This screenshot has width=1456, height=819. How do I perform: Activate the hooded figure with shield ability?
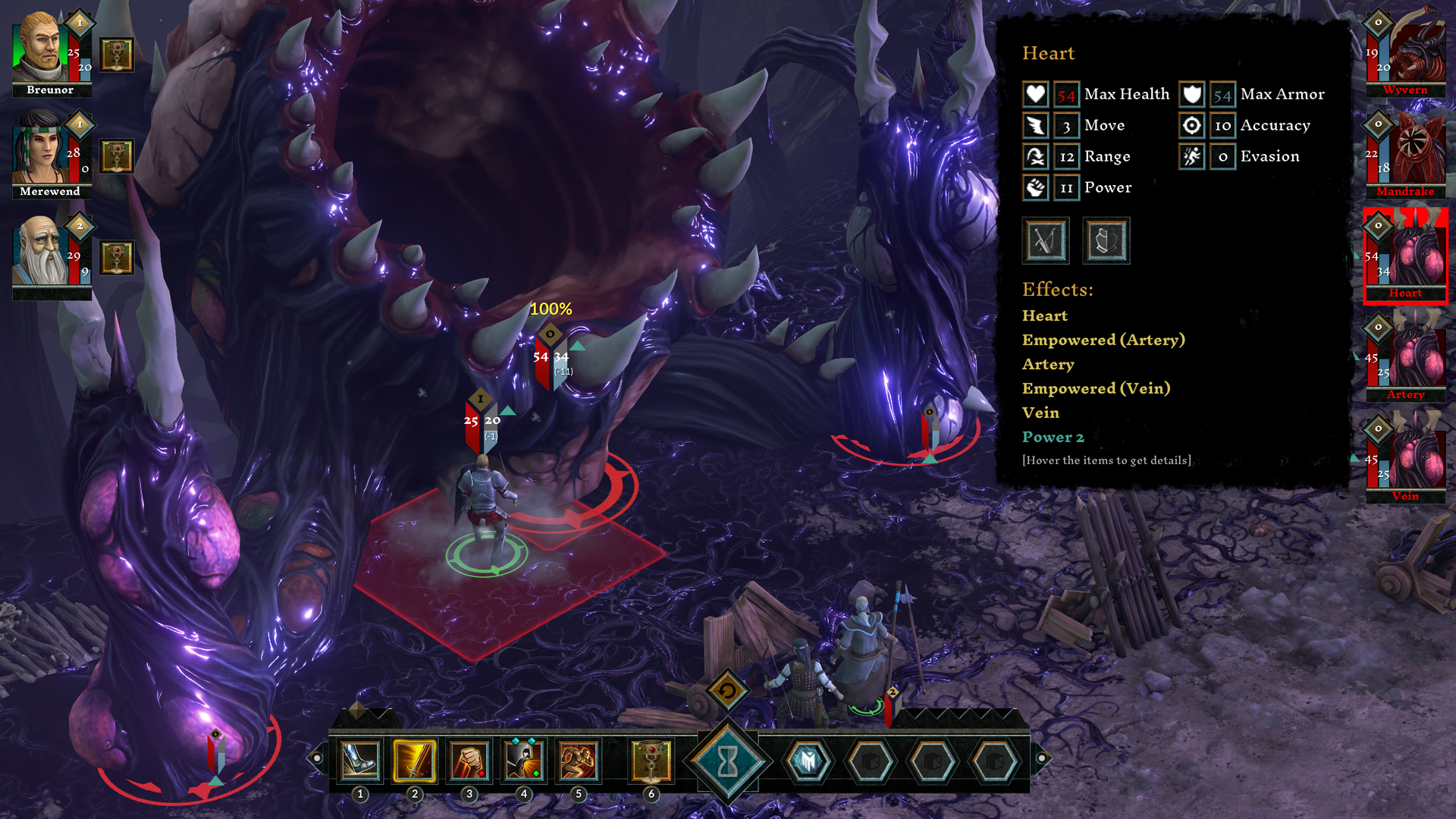pos(524,761)
